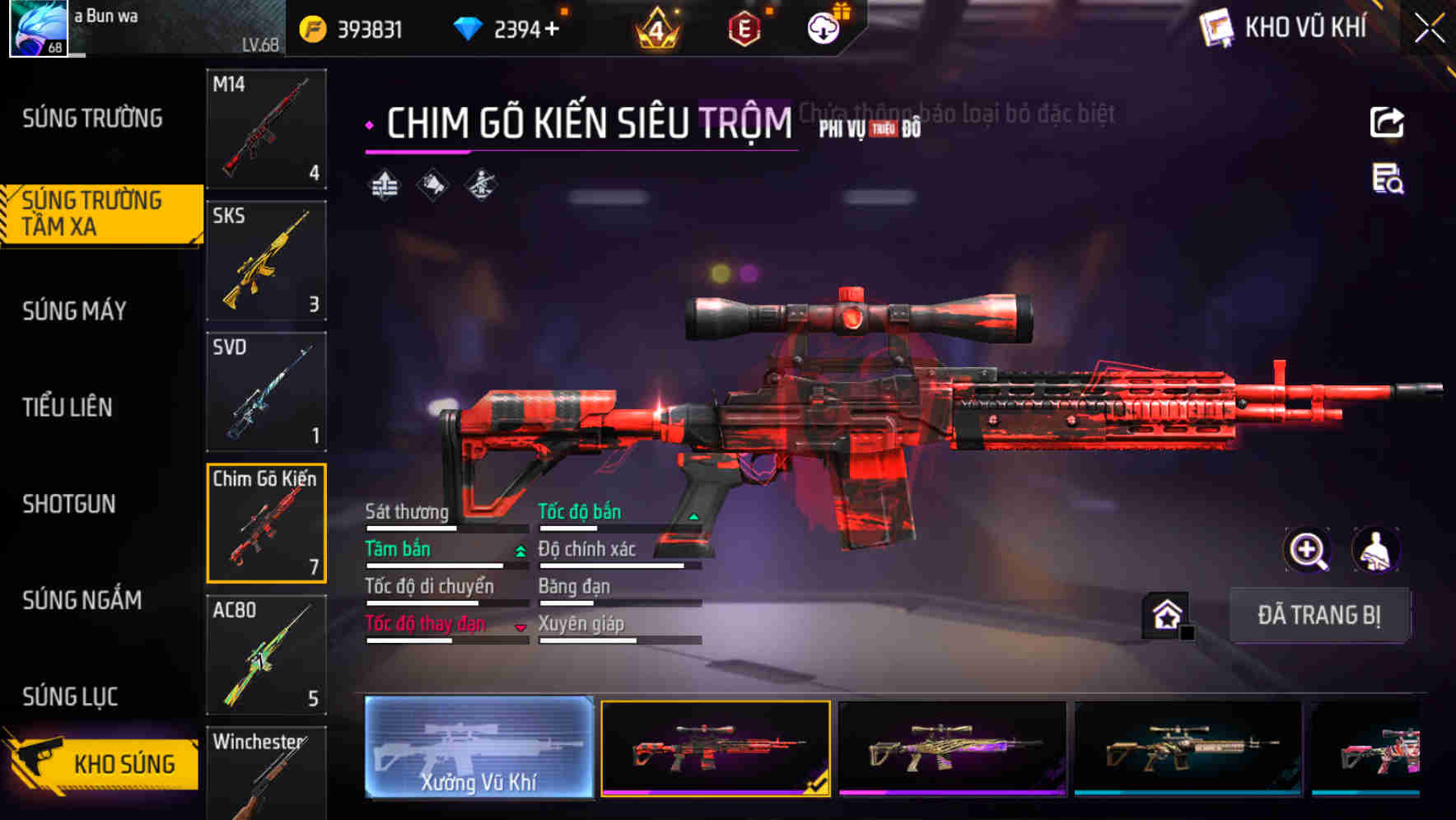Open Xưởng Vũ Khí from the bottom row
The image size is (1456, 820).
click(x=478, y=749)
